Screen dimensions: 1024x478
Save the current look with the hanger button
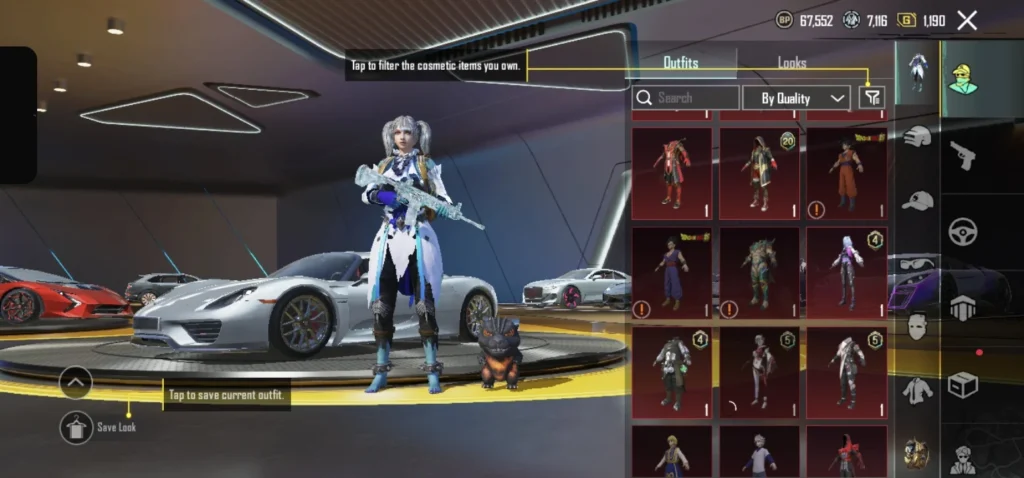[x=76, y=427]
